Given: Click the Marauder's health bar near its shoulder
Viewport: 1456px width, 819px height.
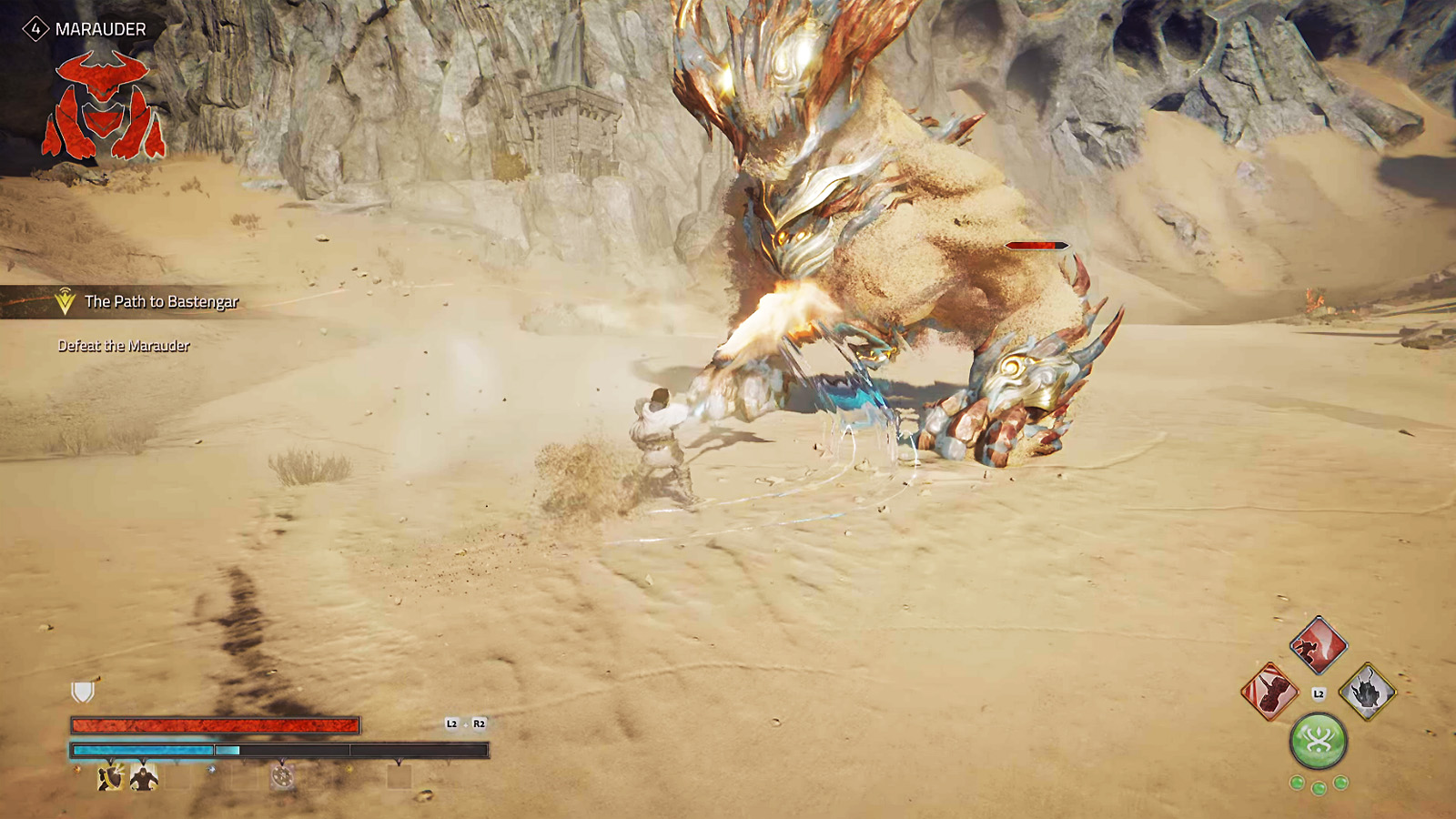Looking at the screenshot, I should (x=1037, y=244).
